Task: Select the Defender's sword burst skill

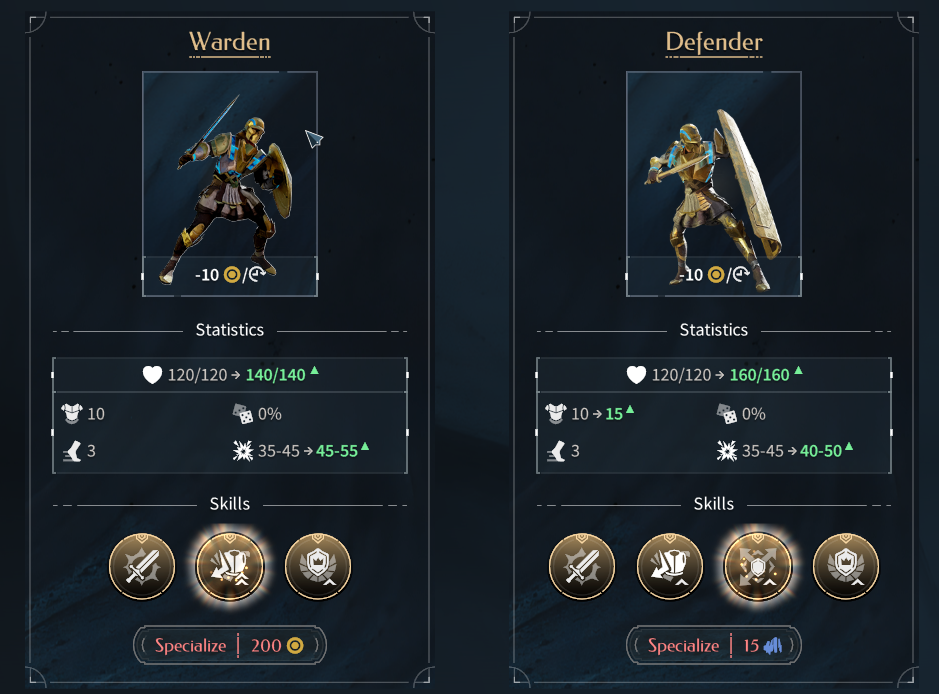Action: click(582, 567)
